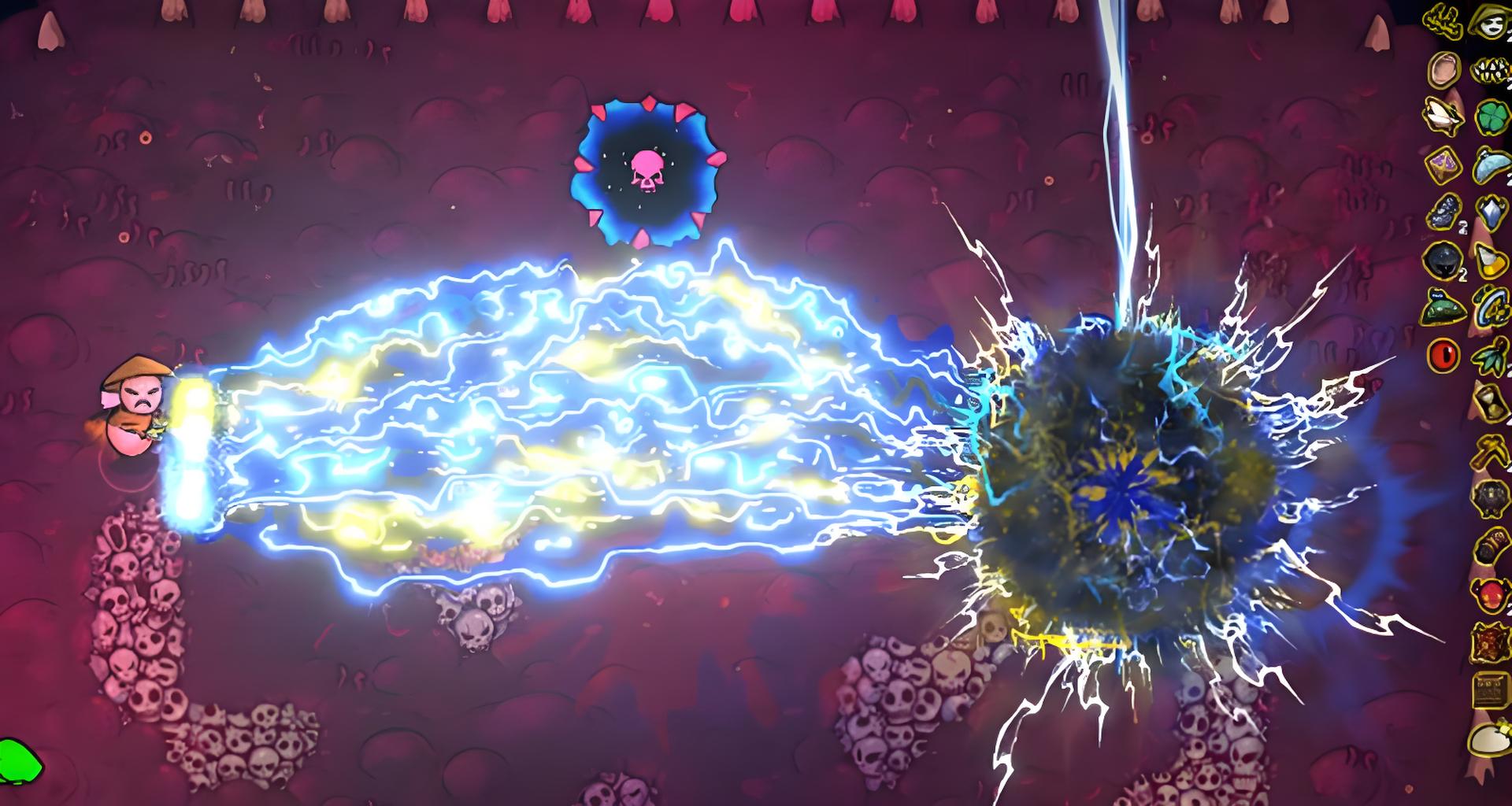1512x806 pixels.
Task: Click the red eye item icon
Action: pos(1443,355)
